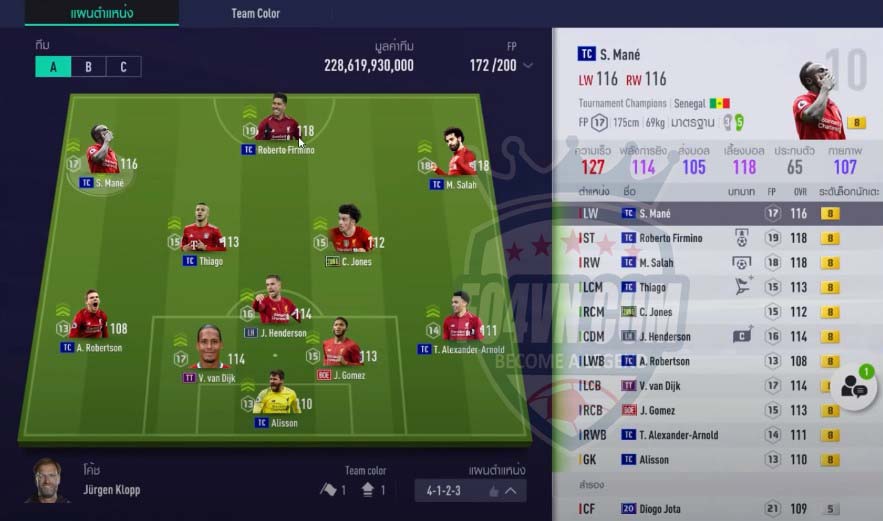Switch to the Team Color tab
This screenshot has width=883, height=521.
[255, 14]
